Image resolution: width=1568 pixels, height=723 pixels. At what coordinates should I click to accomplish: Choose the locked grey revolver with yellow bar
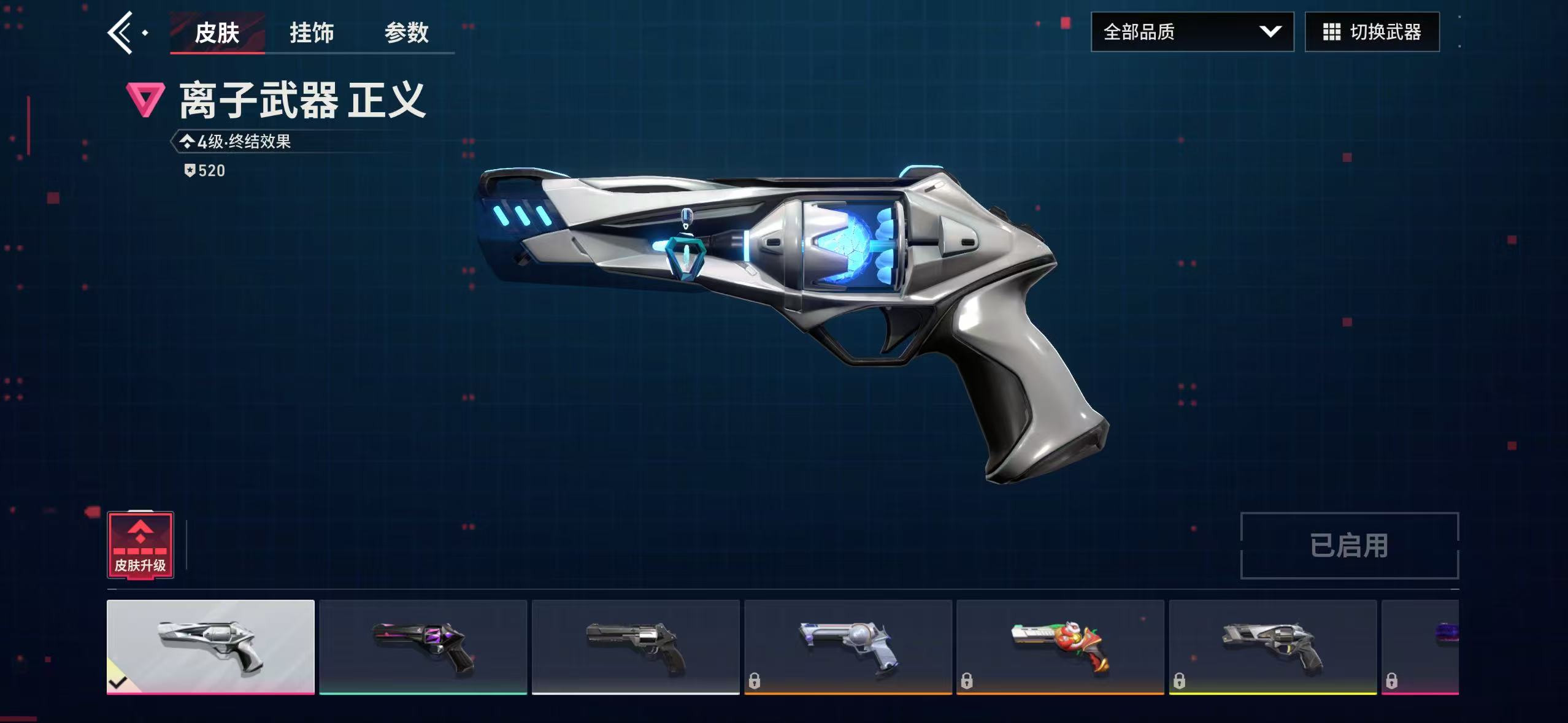[x=1272, y=646]
